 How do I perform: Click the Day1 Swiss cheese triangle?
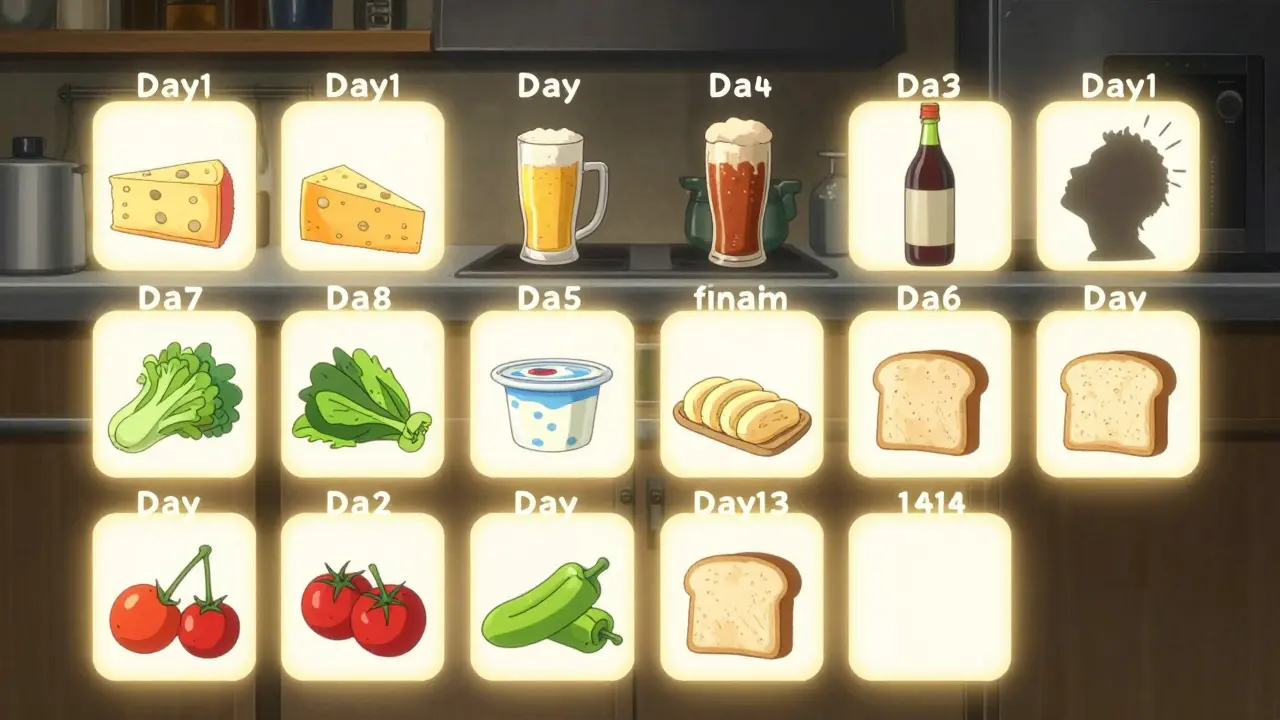(x=365, y=190)
